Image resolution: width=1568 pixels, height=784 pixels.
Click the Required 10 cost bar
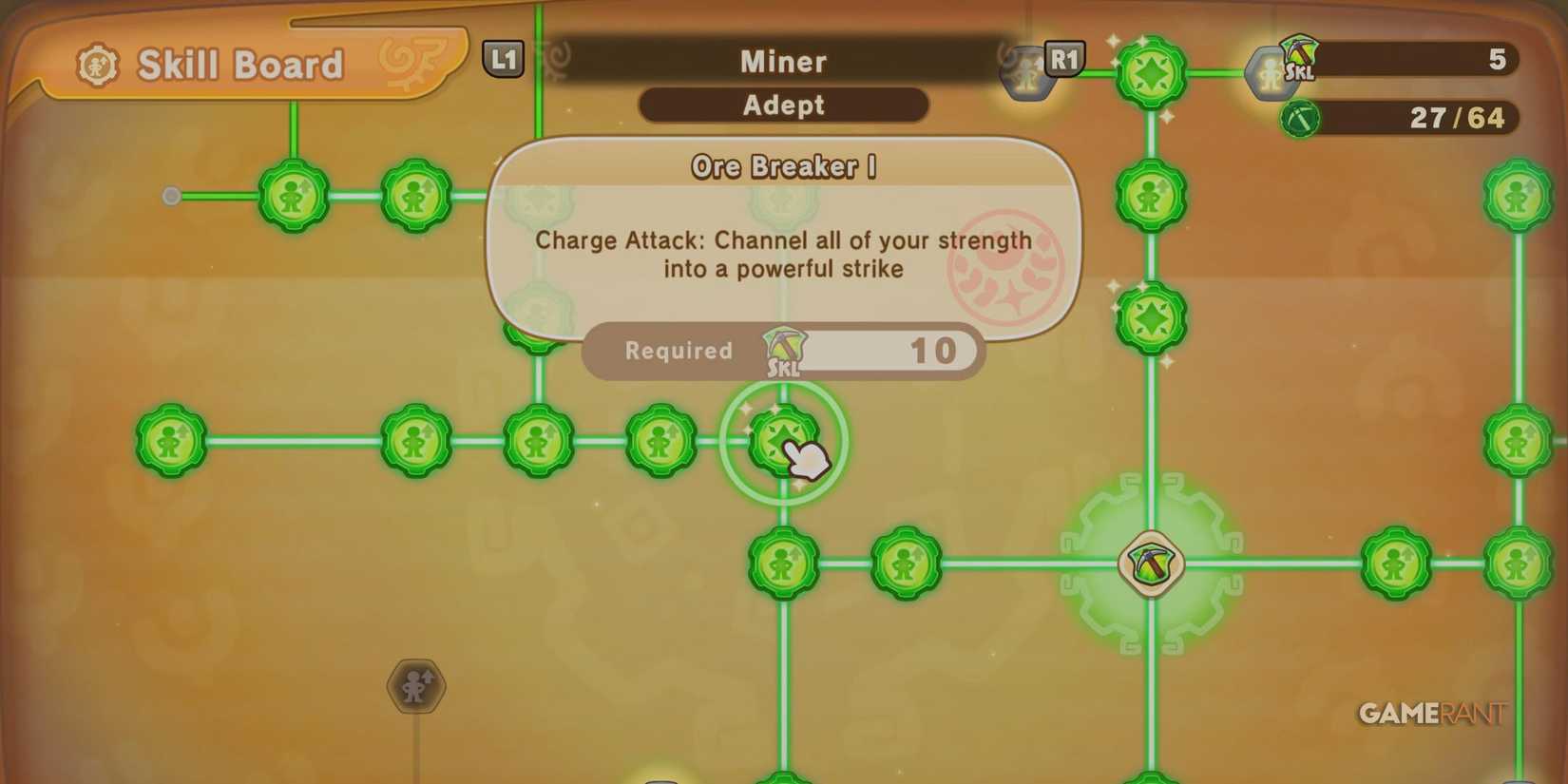tap(782, 351)
